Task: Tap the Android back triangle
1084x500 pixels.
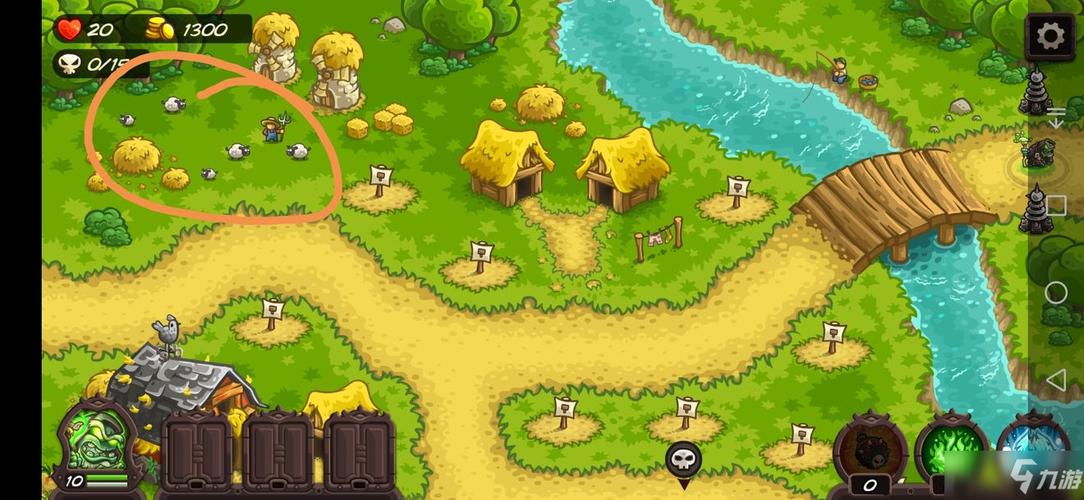Action: pos(1056,380)
